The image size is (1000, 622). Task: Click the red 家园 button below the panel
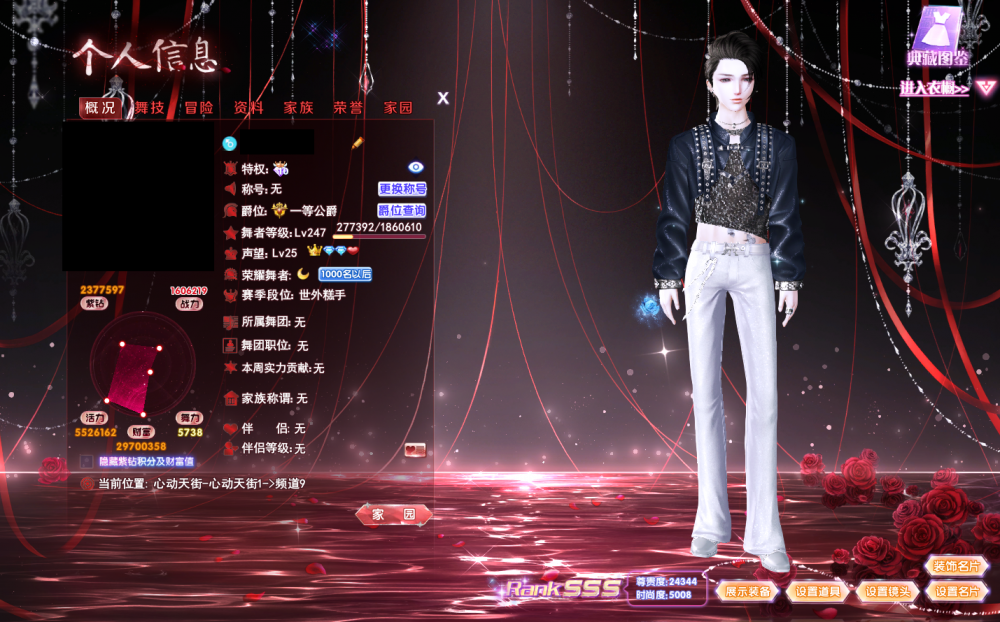point(394,514)
